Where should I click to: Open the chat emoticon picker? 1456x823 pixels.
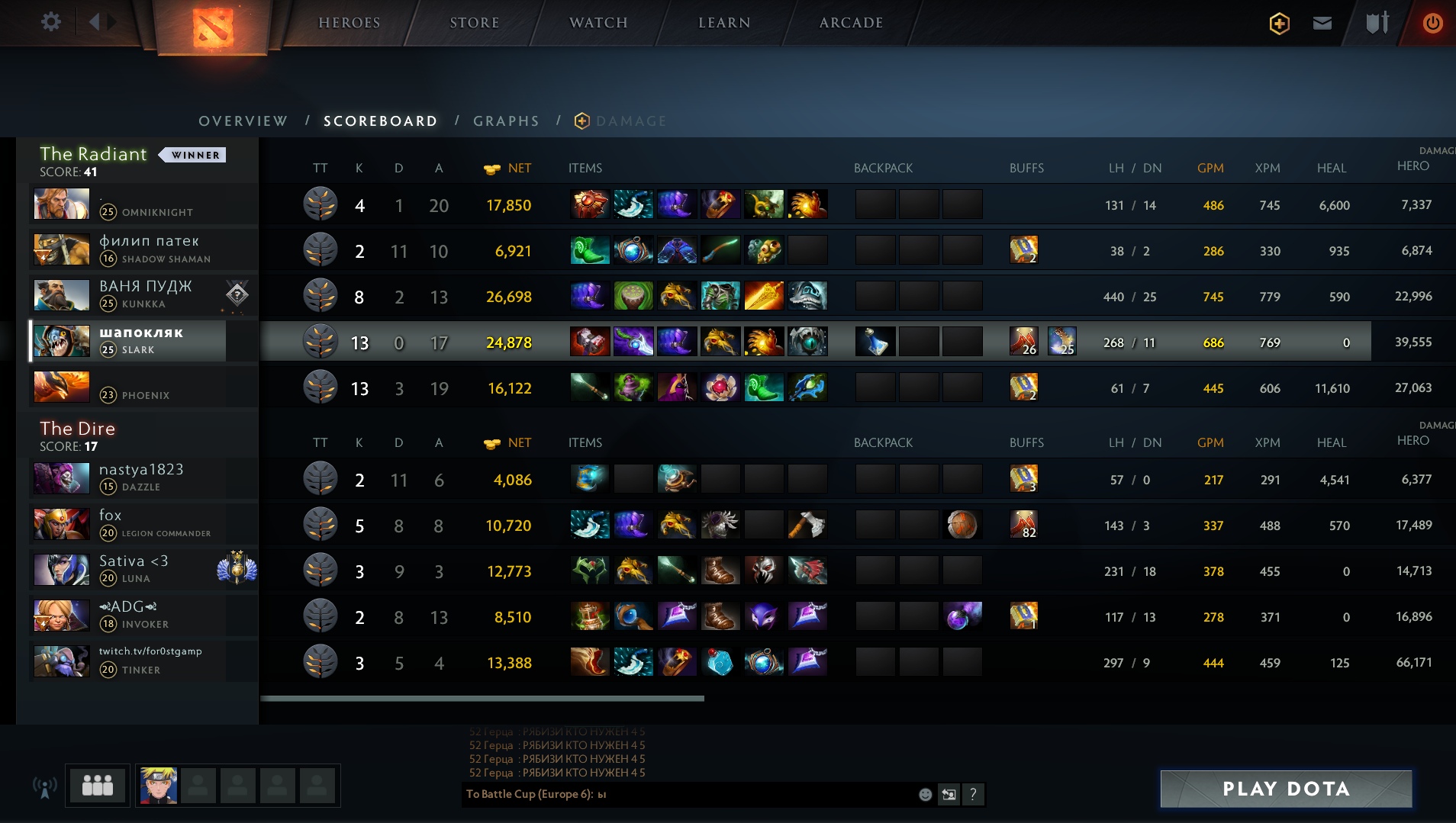(x=925, y=795)
